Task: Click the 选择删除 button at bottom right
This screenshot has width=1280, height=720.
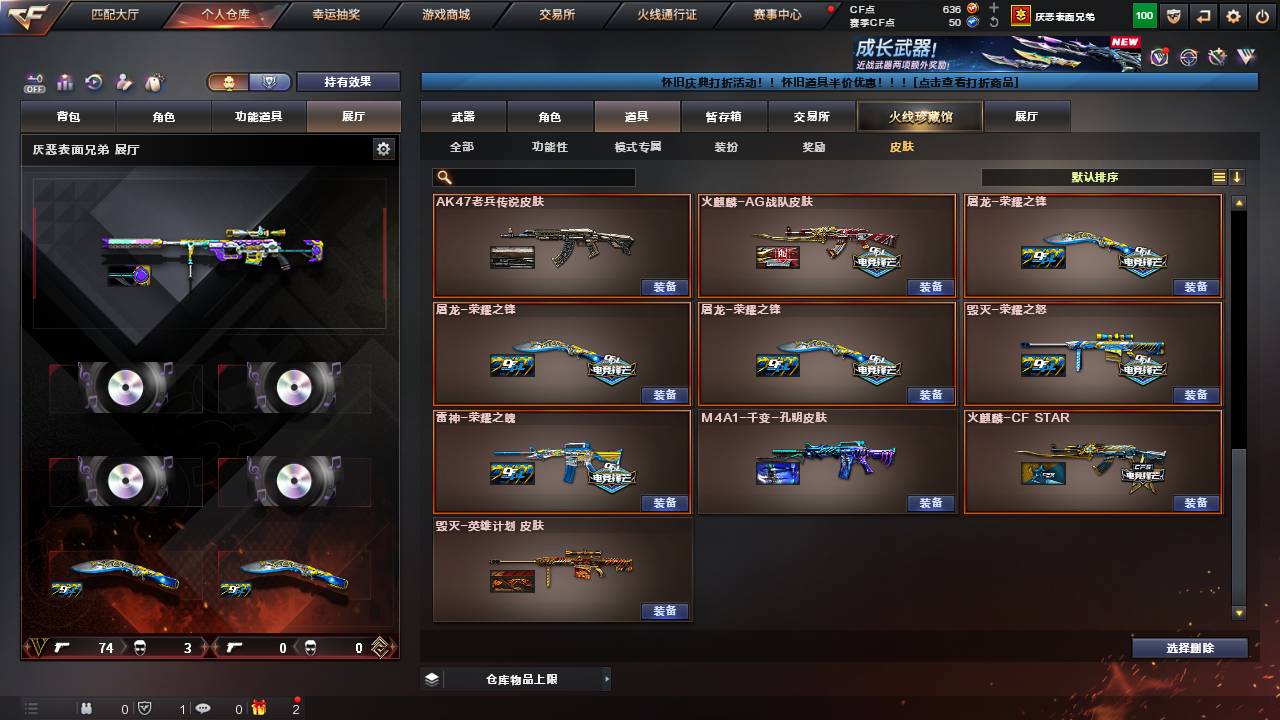Action: 1188,647
